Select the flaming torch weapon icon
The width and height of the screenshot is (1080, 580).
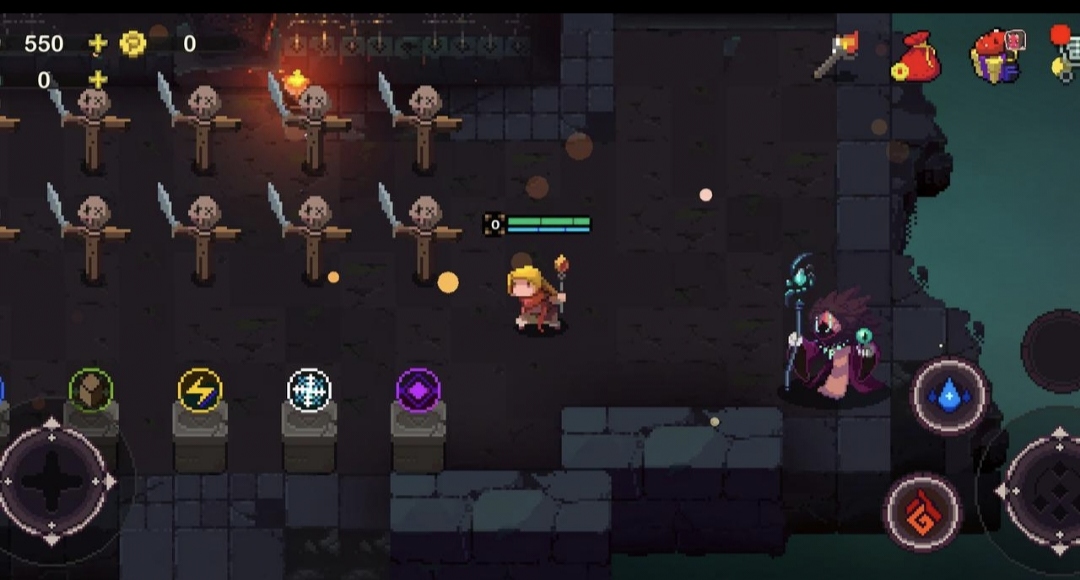836,55
